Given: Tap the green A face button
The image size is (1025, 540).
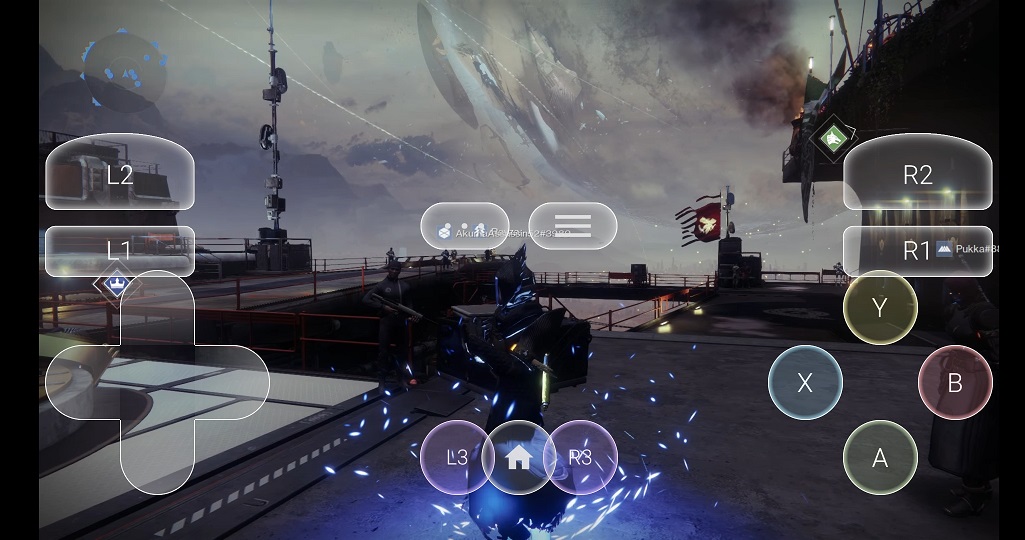Looking at the screenshot, I should pyautogui.click(x=880, y=457).
